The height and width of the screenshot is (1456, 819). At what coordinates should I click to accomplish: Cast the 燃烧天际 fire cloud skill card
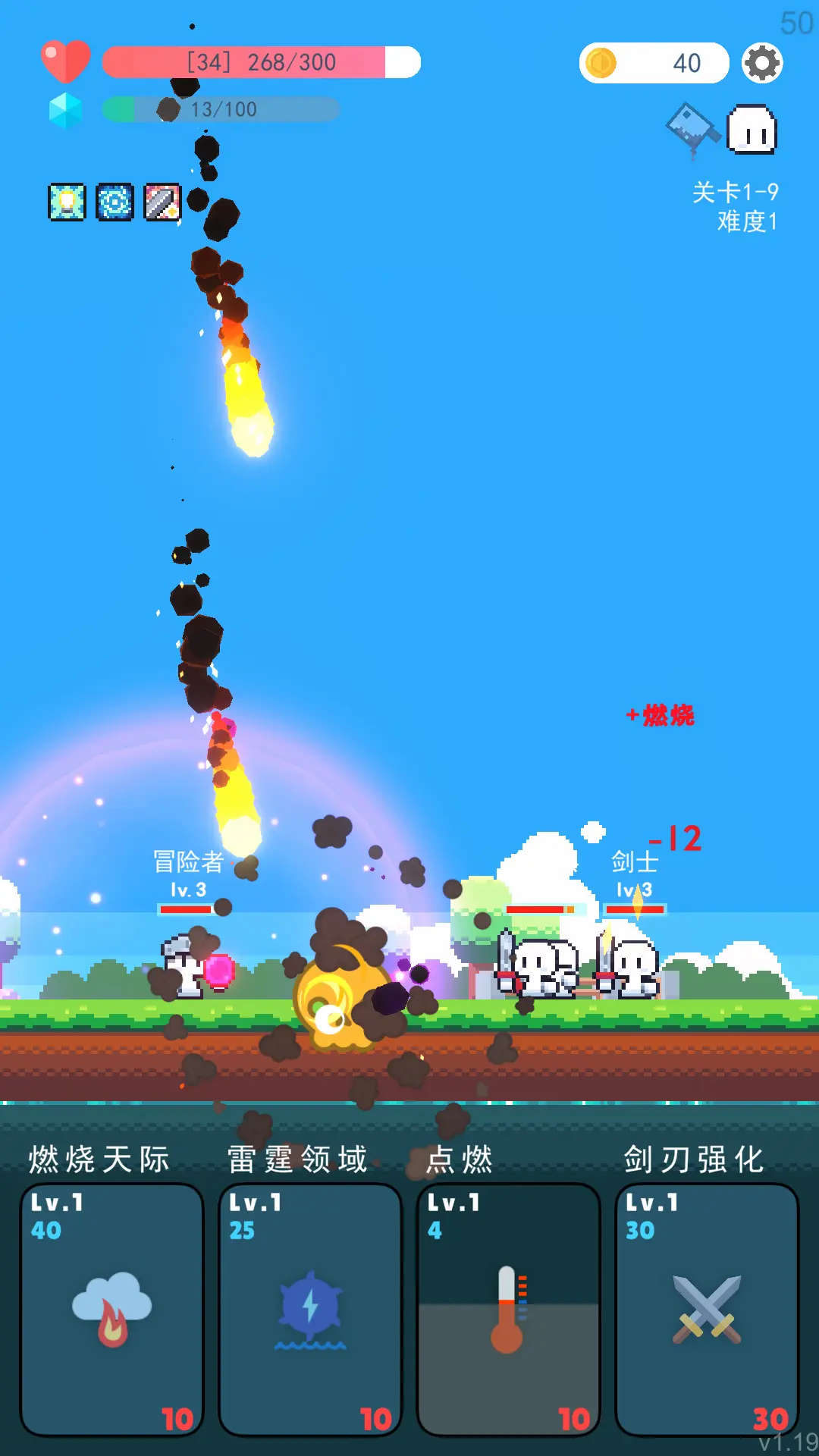coord(111,1308)
